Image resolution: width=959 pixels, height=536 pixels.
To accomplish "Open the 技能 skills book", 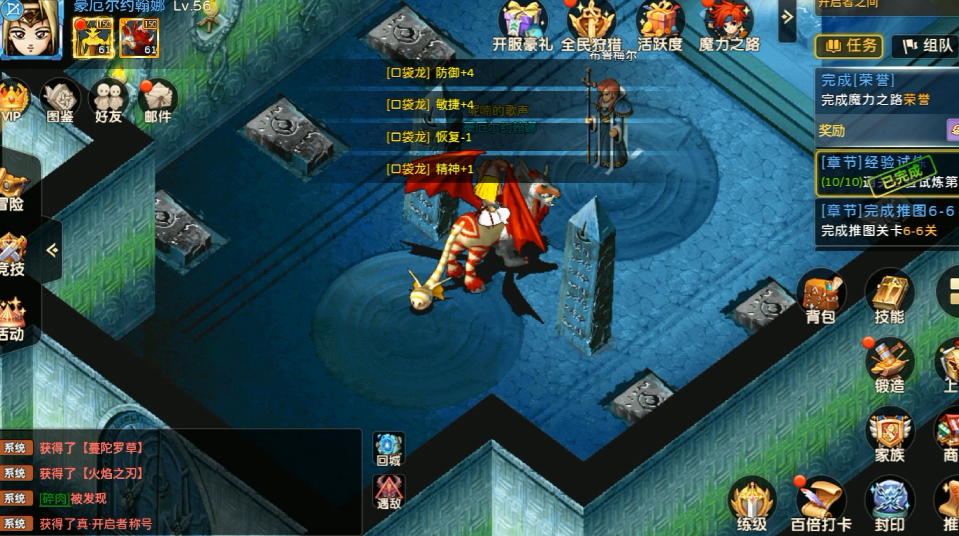I will click(888, 296).
